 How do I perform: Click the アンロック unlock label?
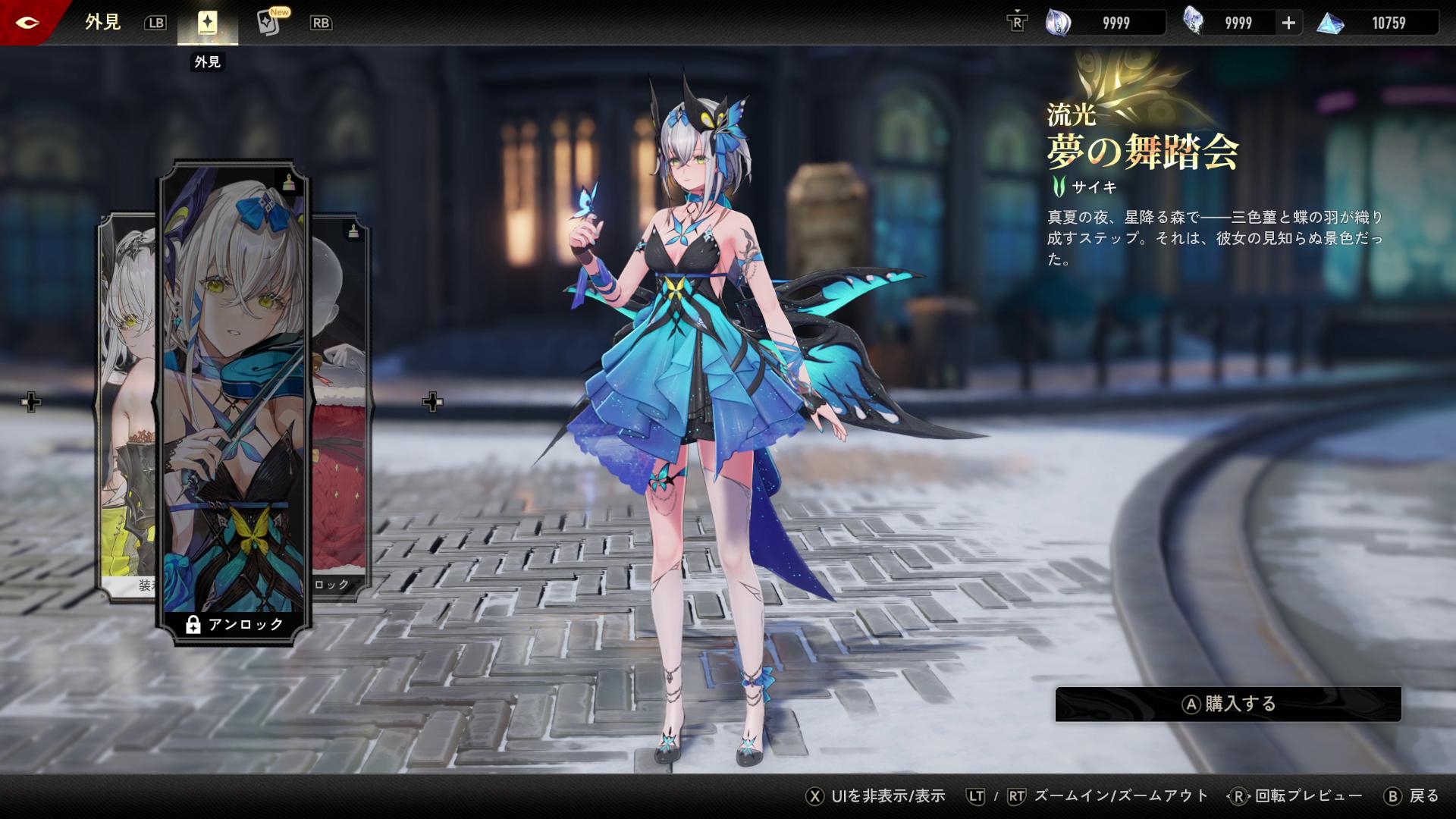(234, 624)
